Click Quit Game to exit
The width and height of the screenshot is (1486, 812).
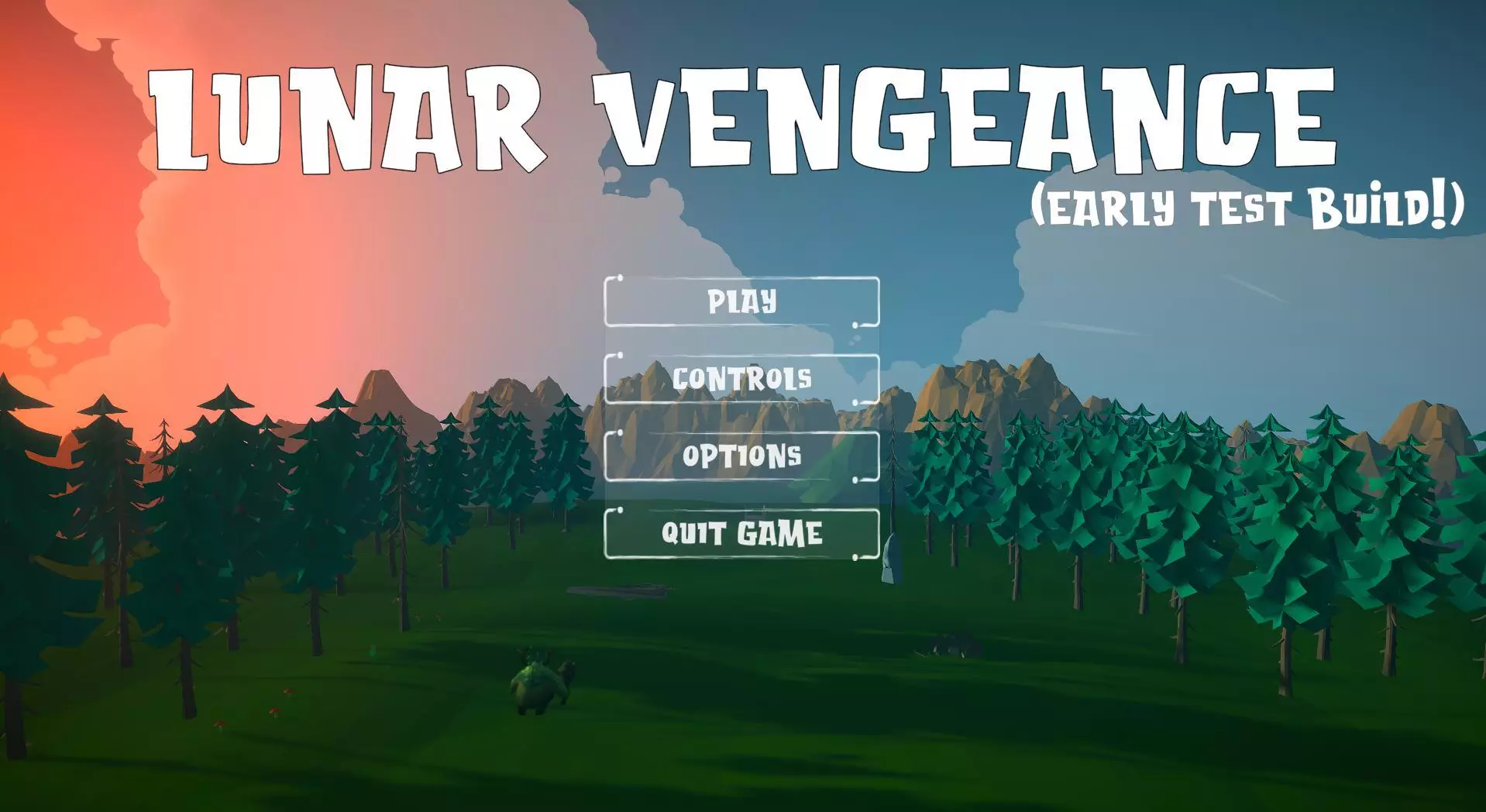click(741, 532)
